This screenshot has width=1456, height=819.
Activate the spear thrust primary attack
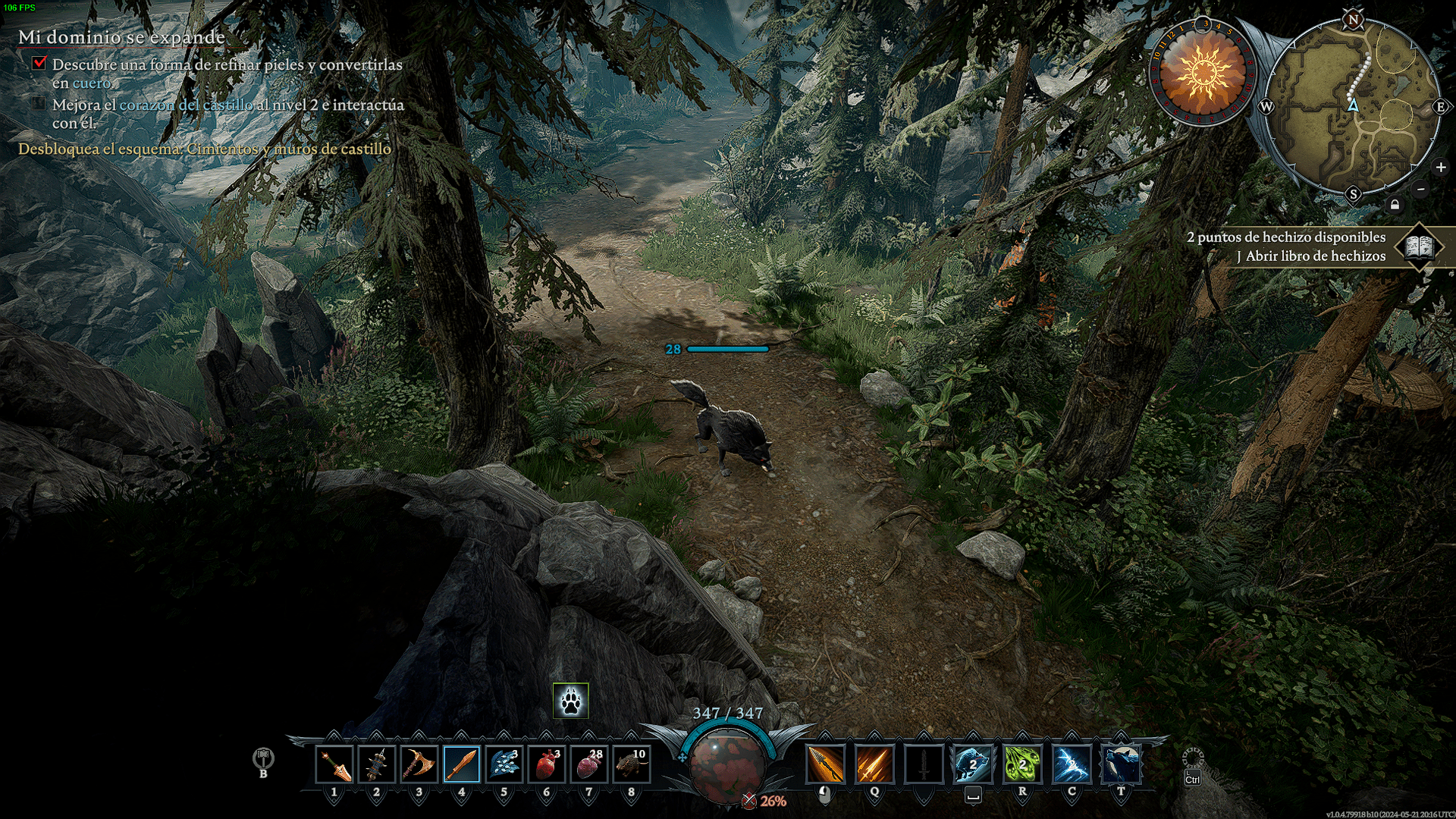tap(825, 764)
